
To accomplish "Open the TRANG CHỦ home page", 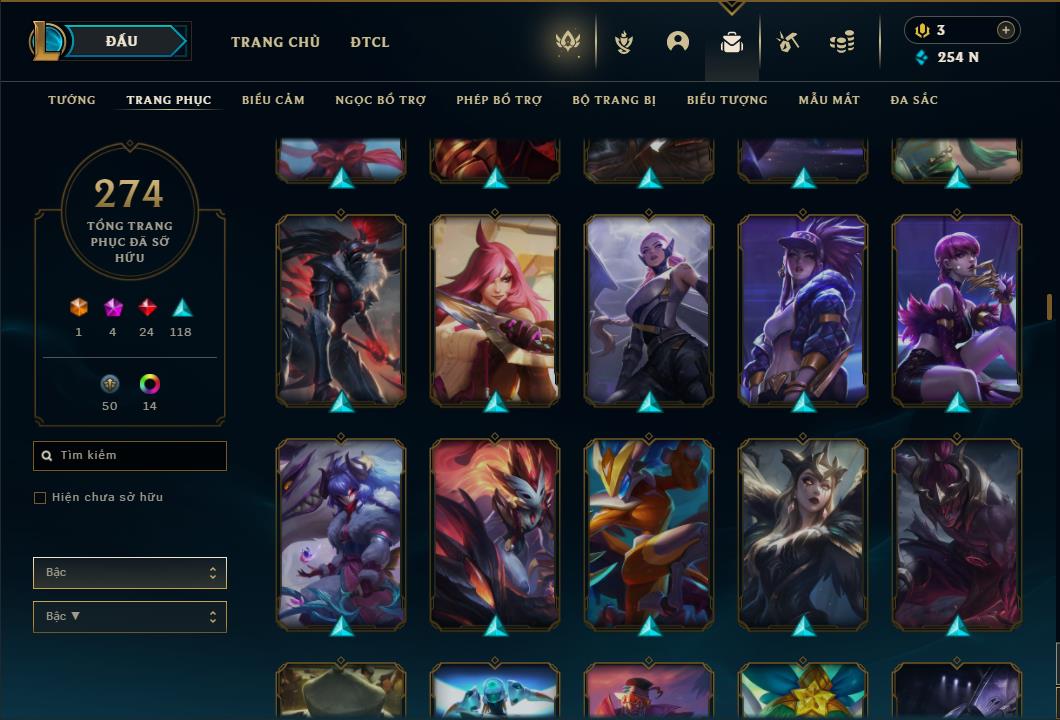I will point(275,42).
